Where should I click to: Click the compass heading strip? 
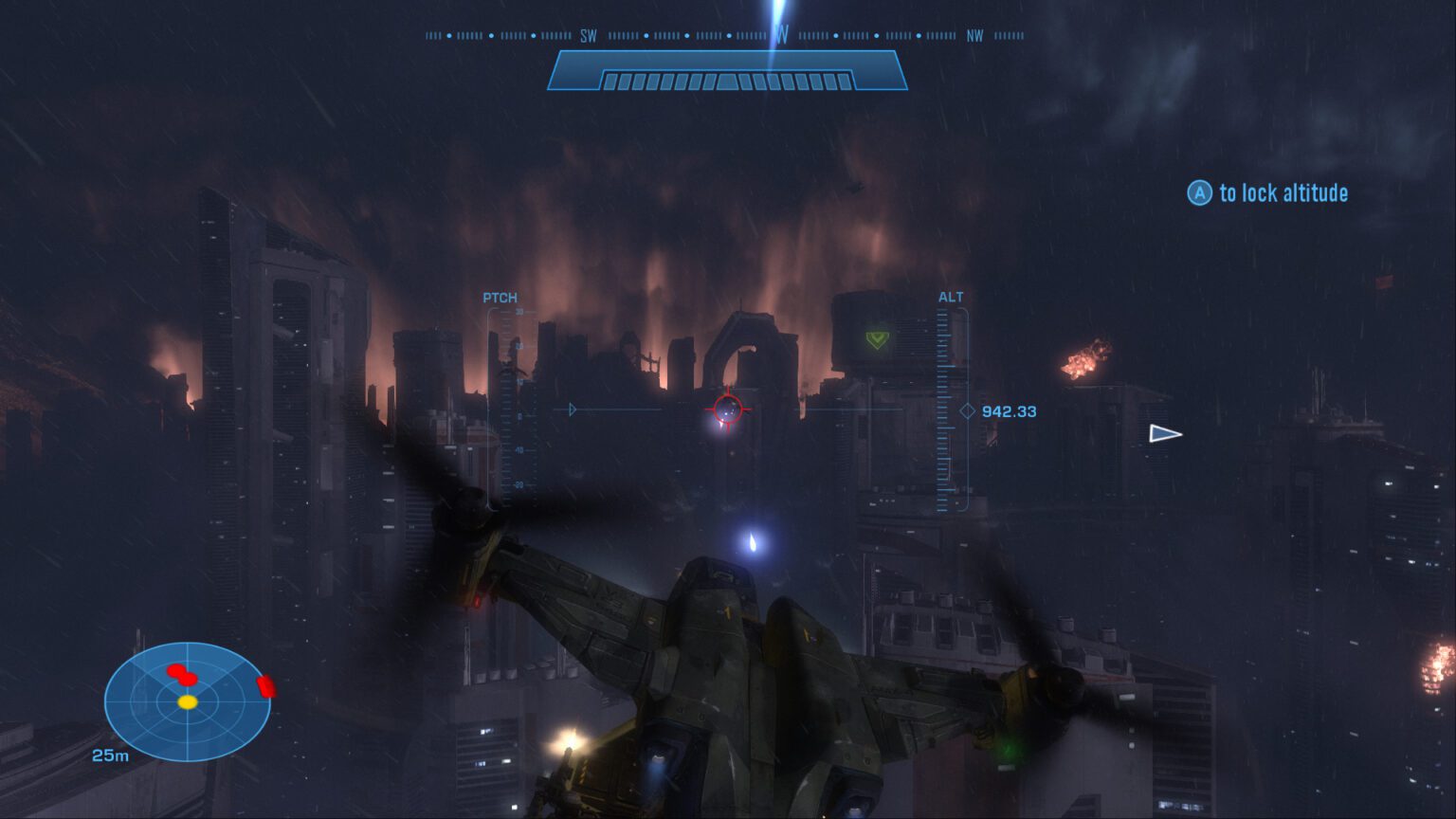[725, 36]
